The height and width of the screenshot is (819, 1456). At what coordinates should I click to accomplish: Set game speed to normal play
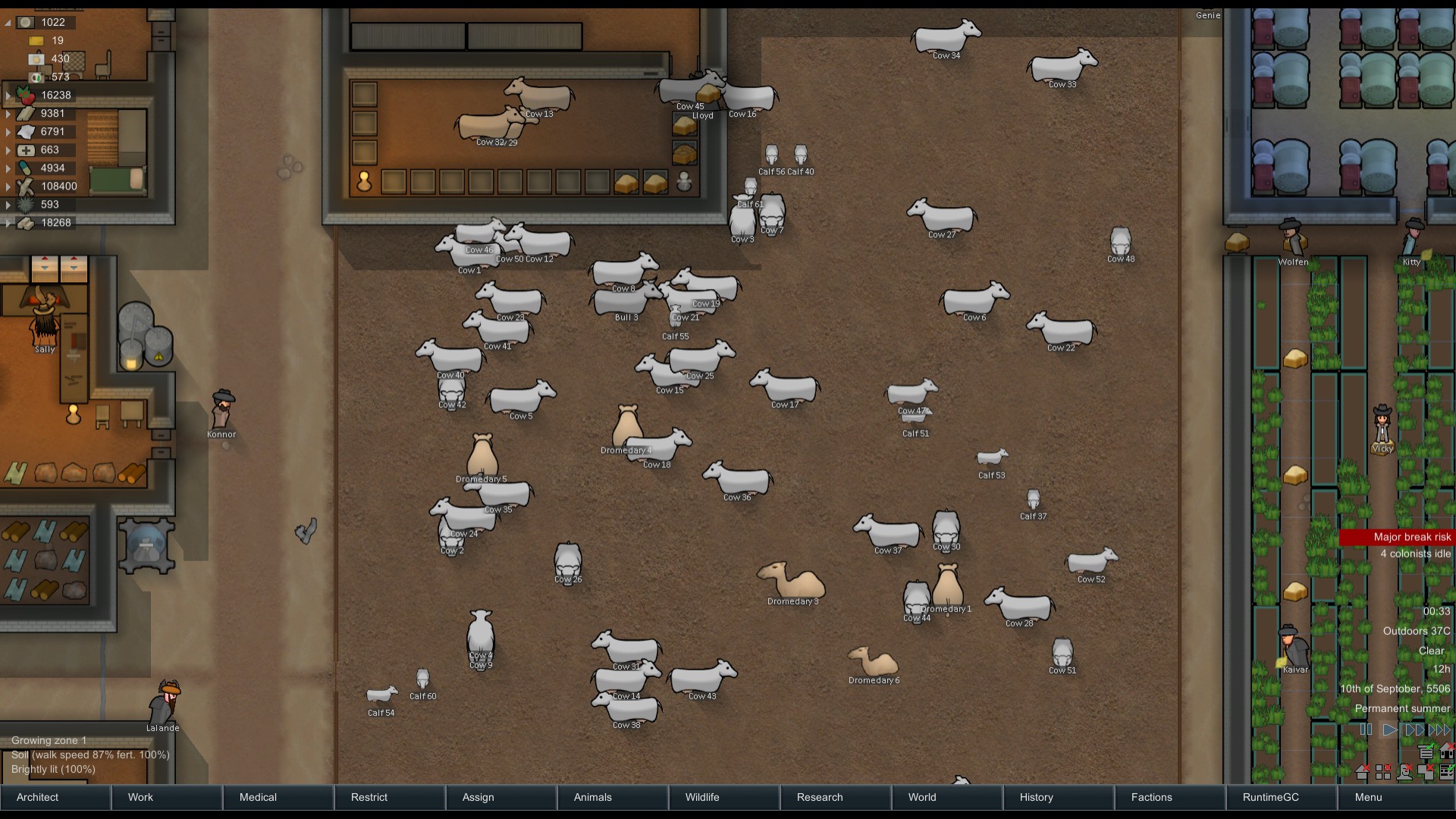(x=1389, y=730)
